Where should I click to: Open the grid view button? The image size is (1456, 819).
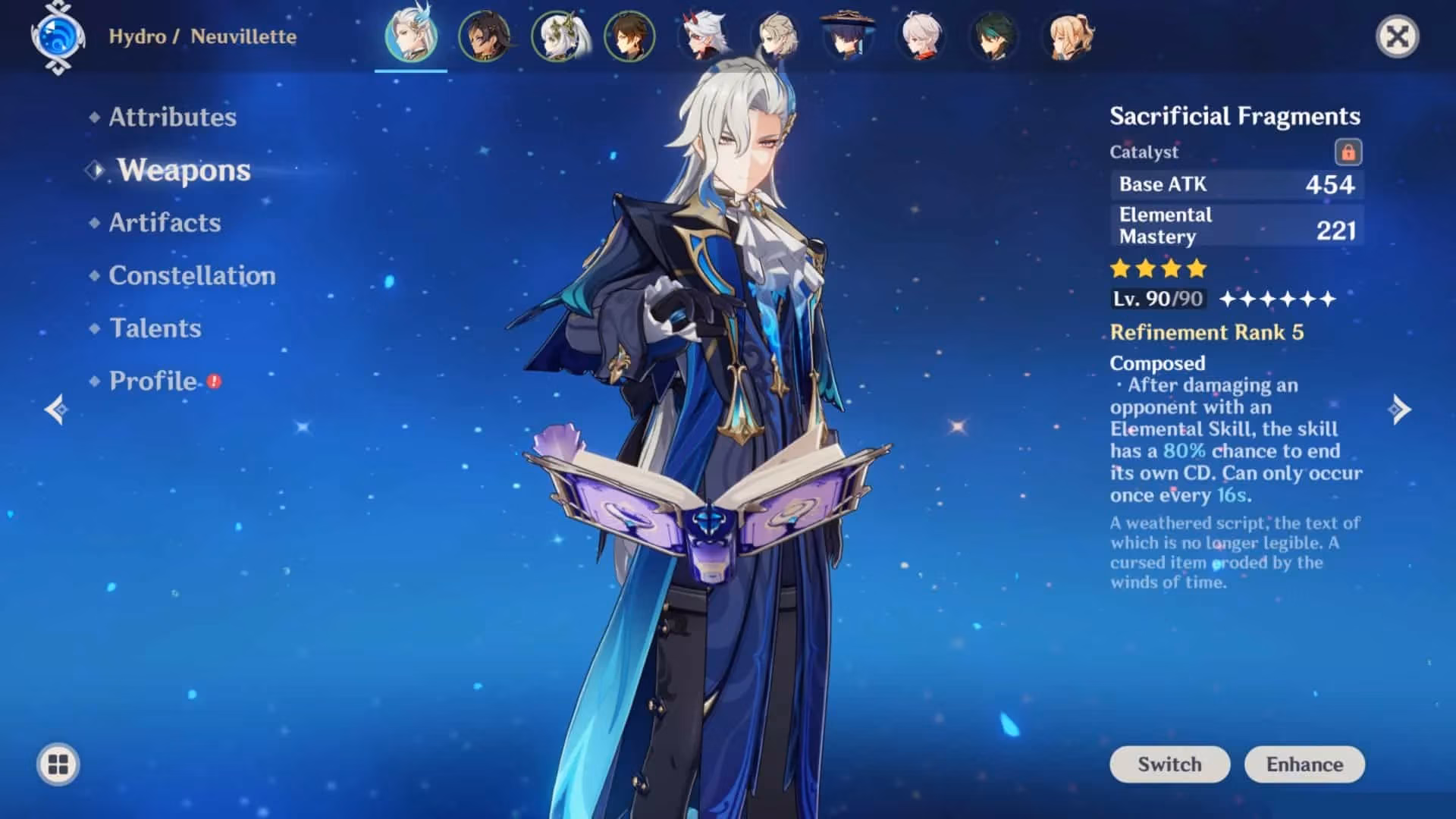pyautogui.click(x=58, y=764)
